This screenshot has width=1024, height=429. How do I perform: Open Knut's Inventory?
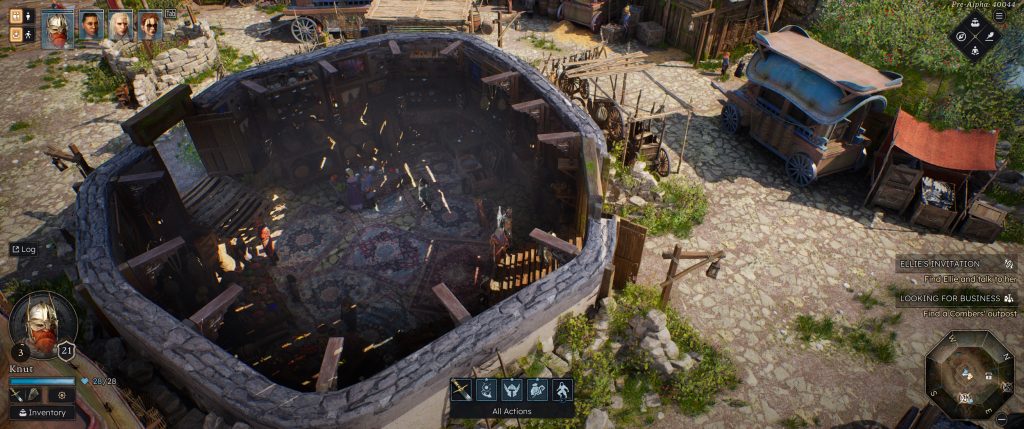pyautogui.click(x=42, y=412)
